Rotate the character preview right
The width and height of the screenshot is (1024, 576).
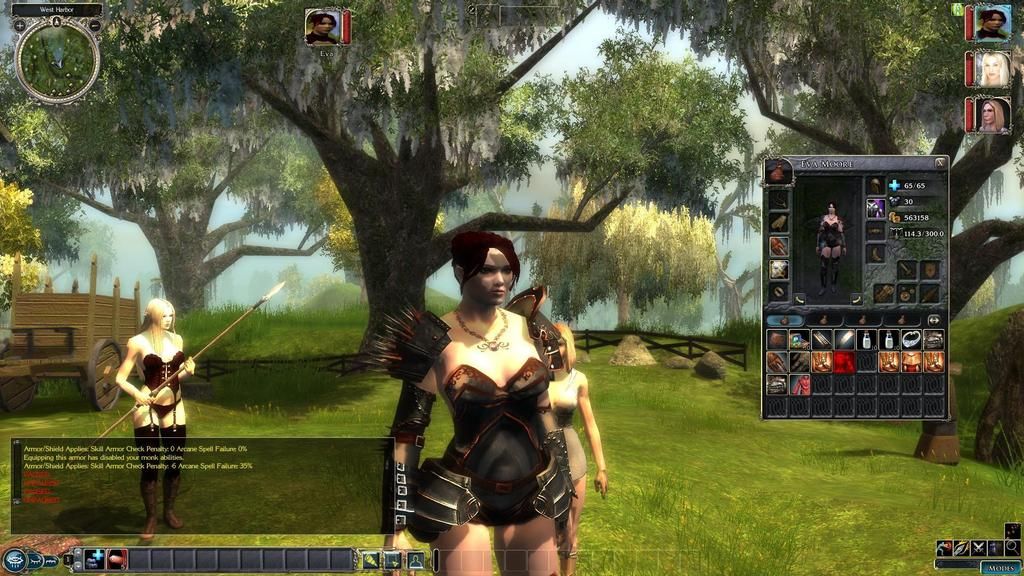click(857, 298)
